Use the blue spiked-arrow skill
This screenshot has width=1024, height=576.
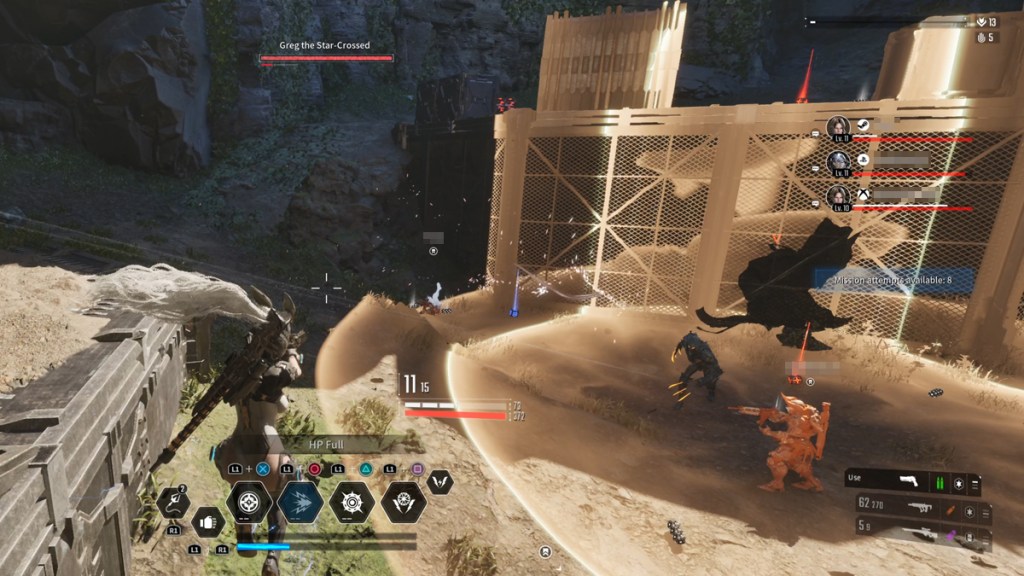tap(299, 502)
